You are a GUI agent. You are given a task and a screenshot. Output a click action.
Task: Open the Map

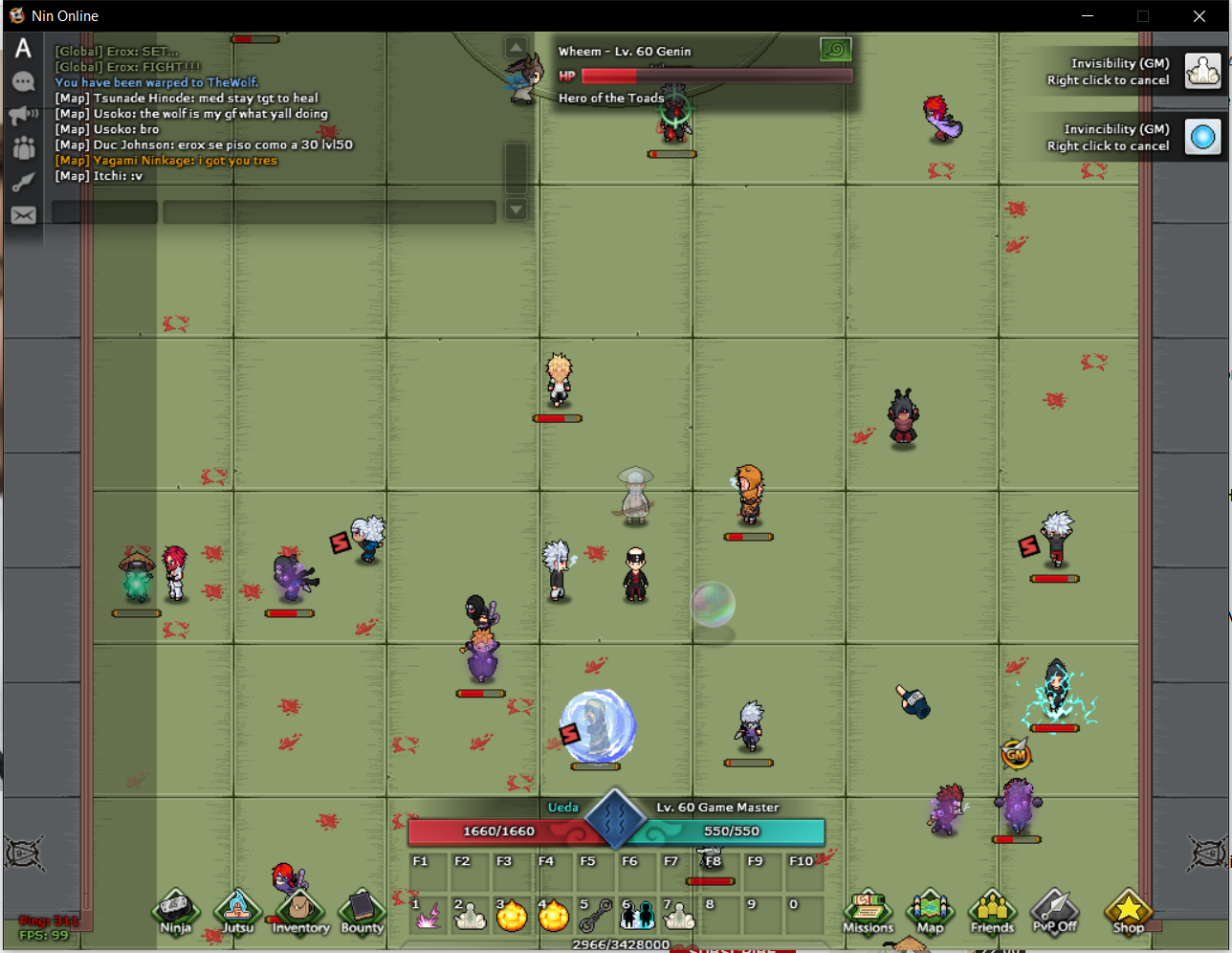tap(930, 910)
